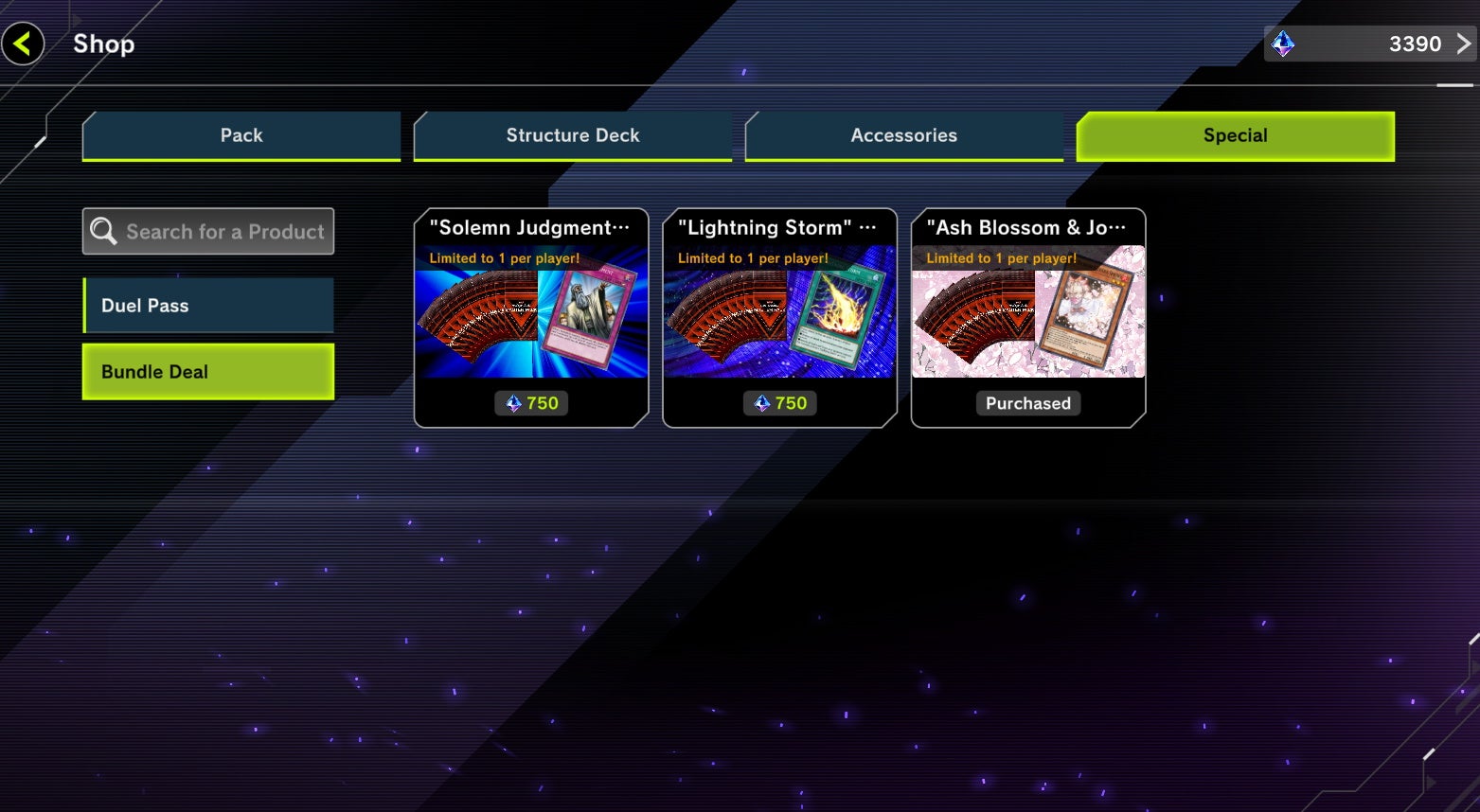Toggle the Bundle Deal filter
The width and height of the screenshot is (1480, 812).
click(x=207, y=371)
